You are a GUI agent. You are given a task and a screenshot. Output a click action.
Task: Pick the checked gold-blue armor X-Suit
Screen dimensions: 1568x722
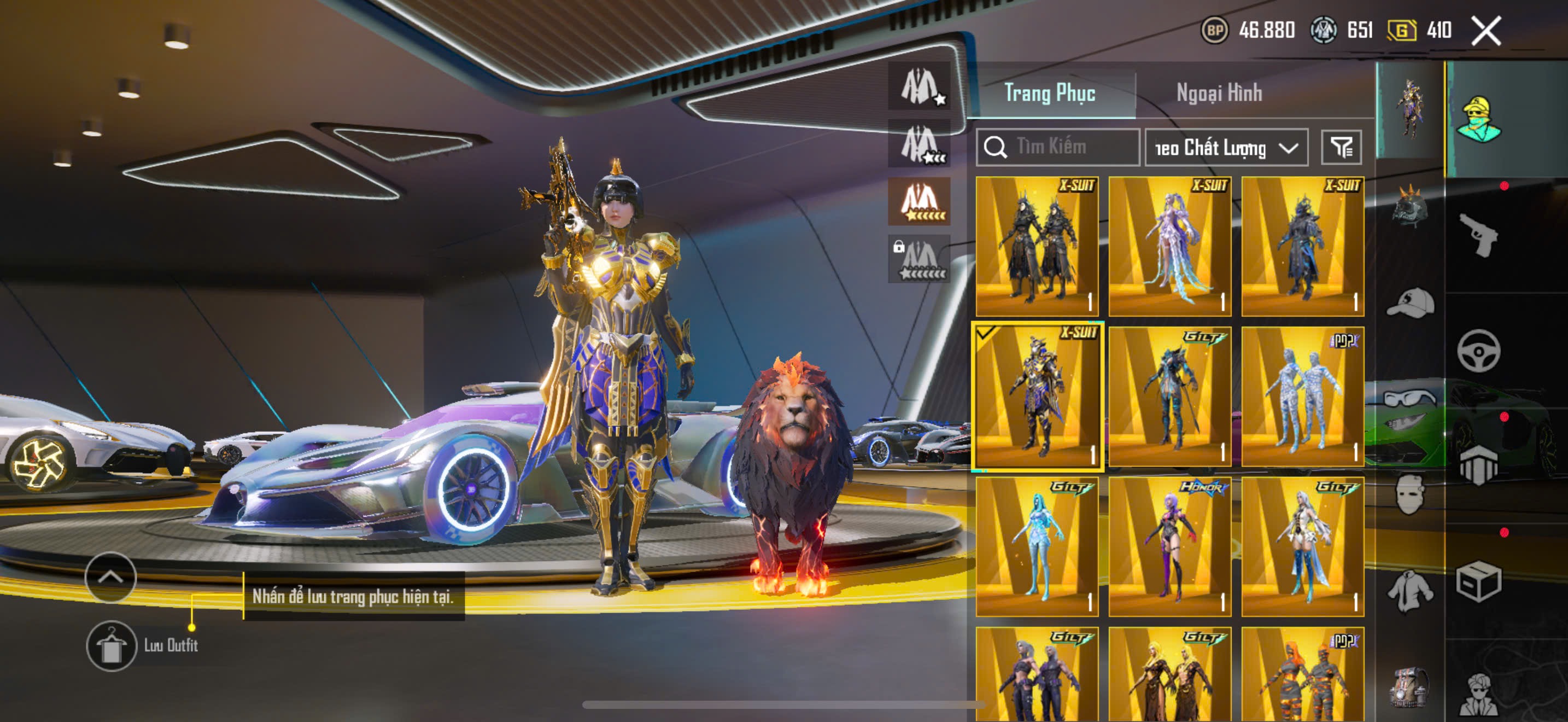pyautogui.click(x=1037, y=397)
